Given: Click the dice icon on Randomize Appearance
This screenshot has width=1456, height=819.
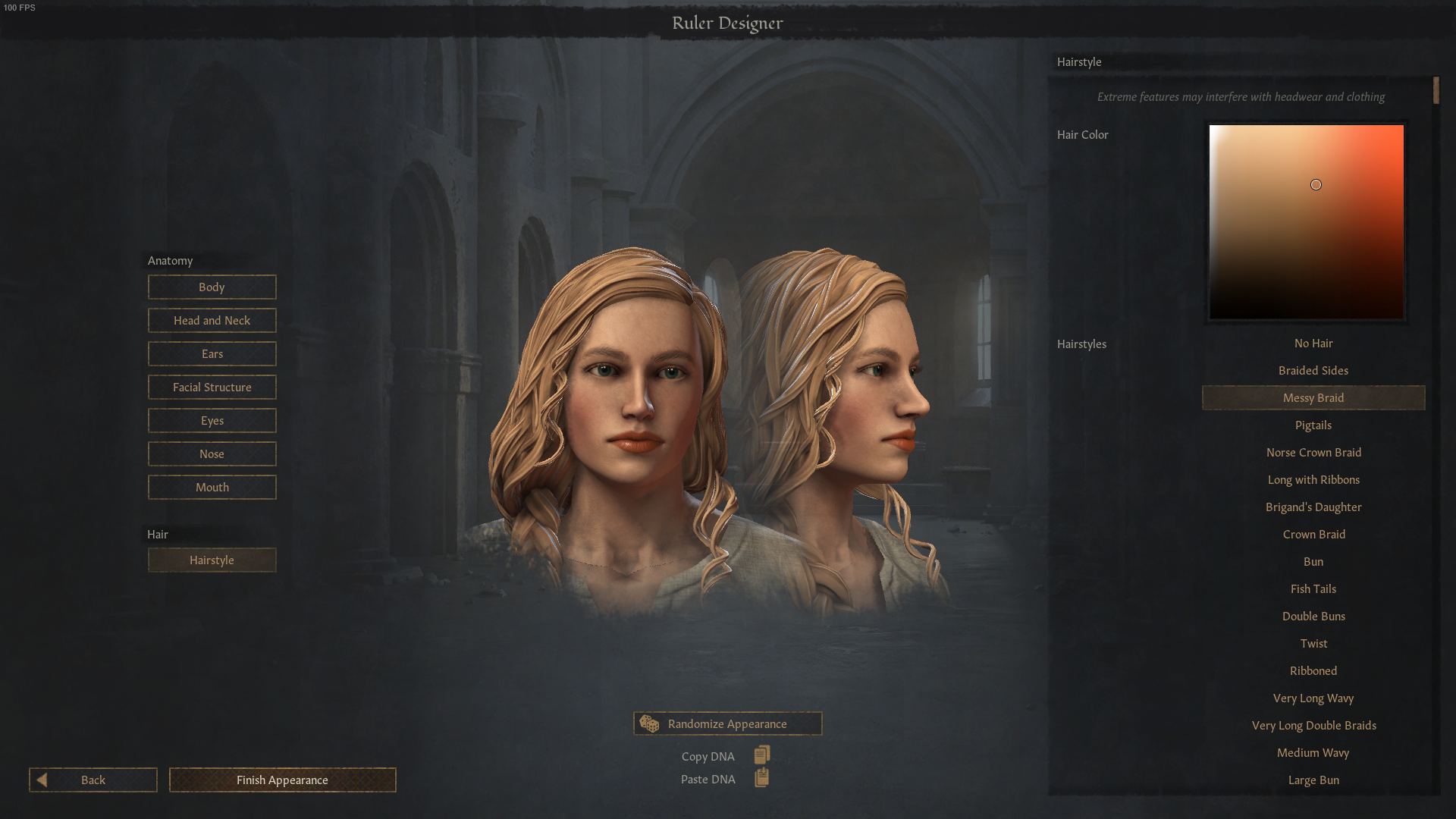Looking at the screenshot, I should click(650, 723).
